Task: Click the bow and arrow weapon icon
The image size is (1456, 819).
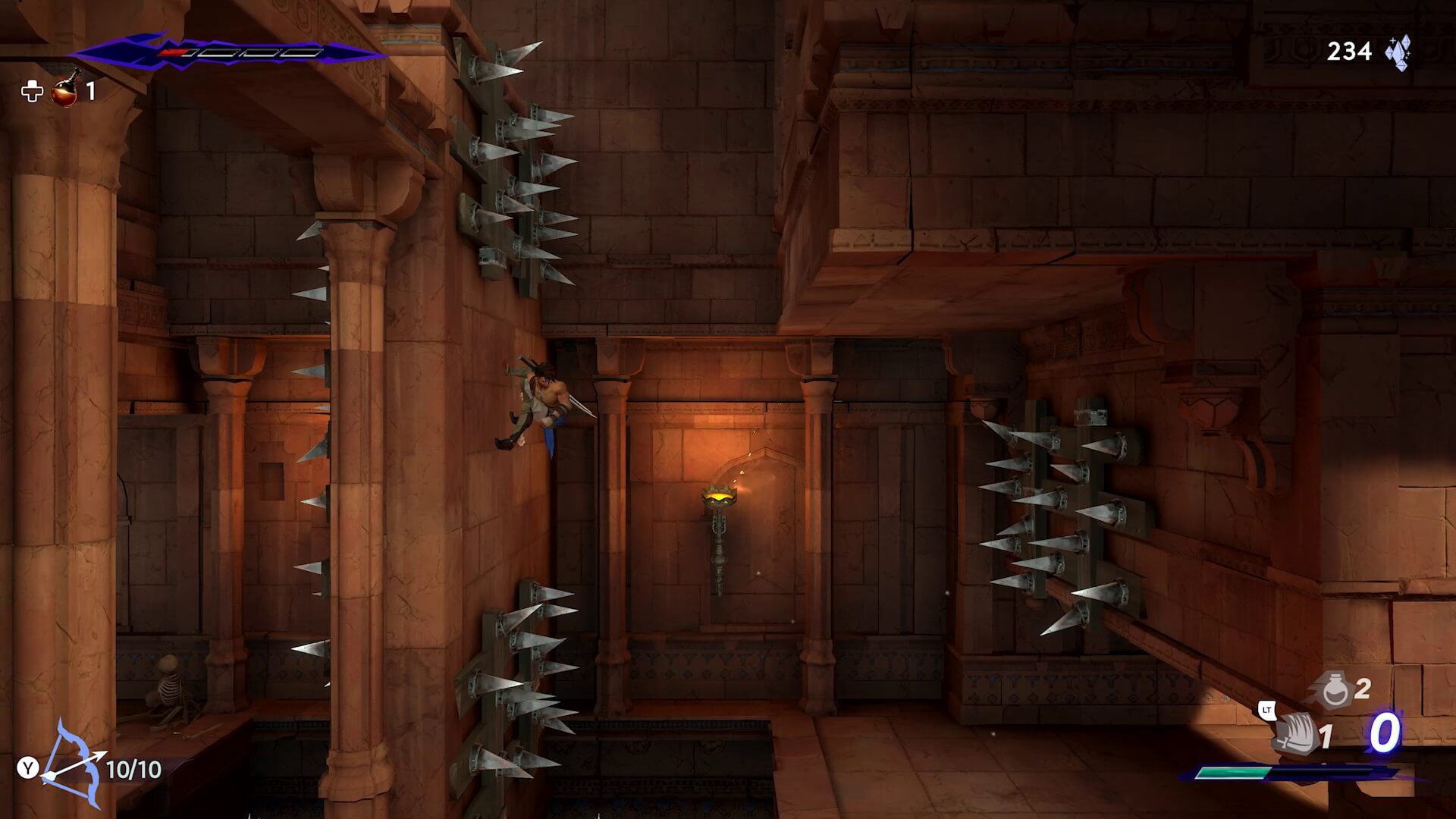Action: [x=74, y=766]
